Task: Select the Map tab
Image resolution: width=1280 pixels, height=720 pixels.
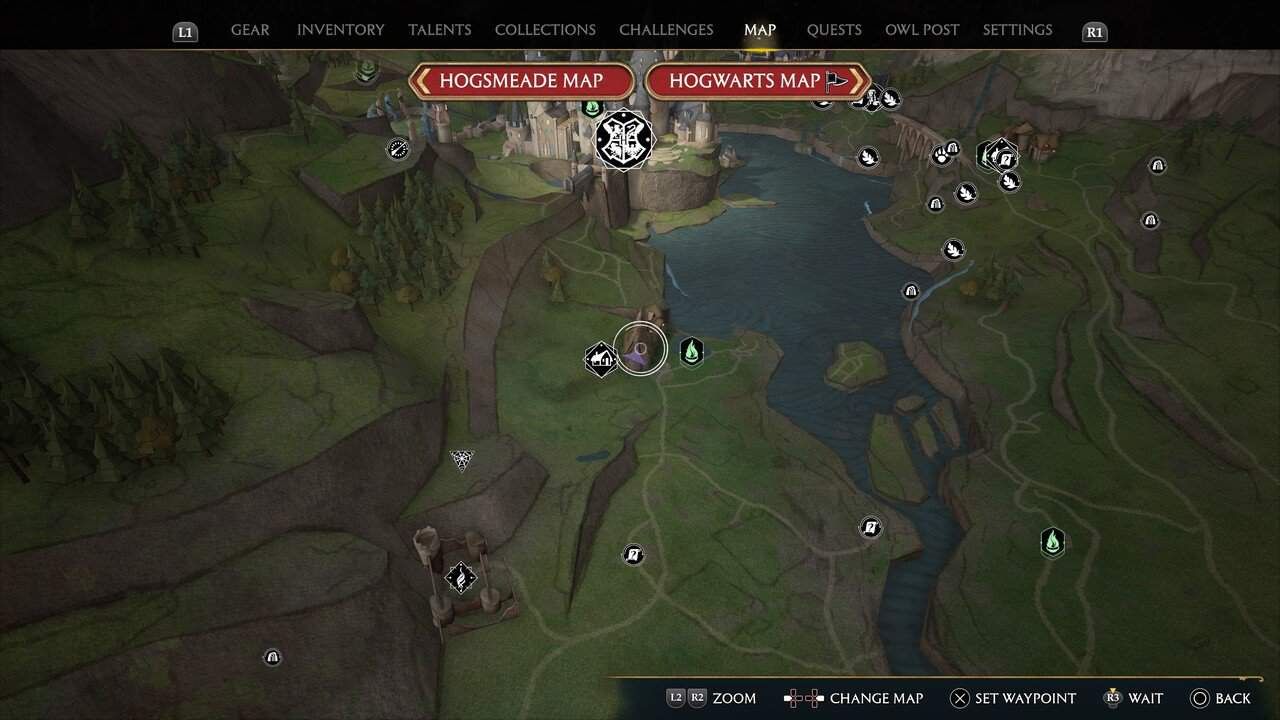Action: click(x=760, y=30)
